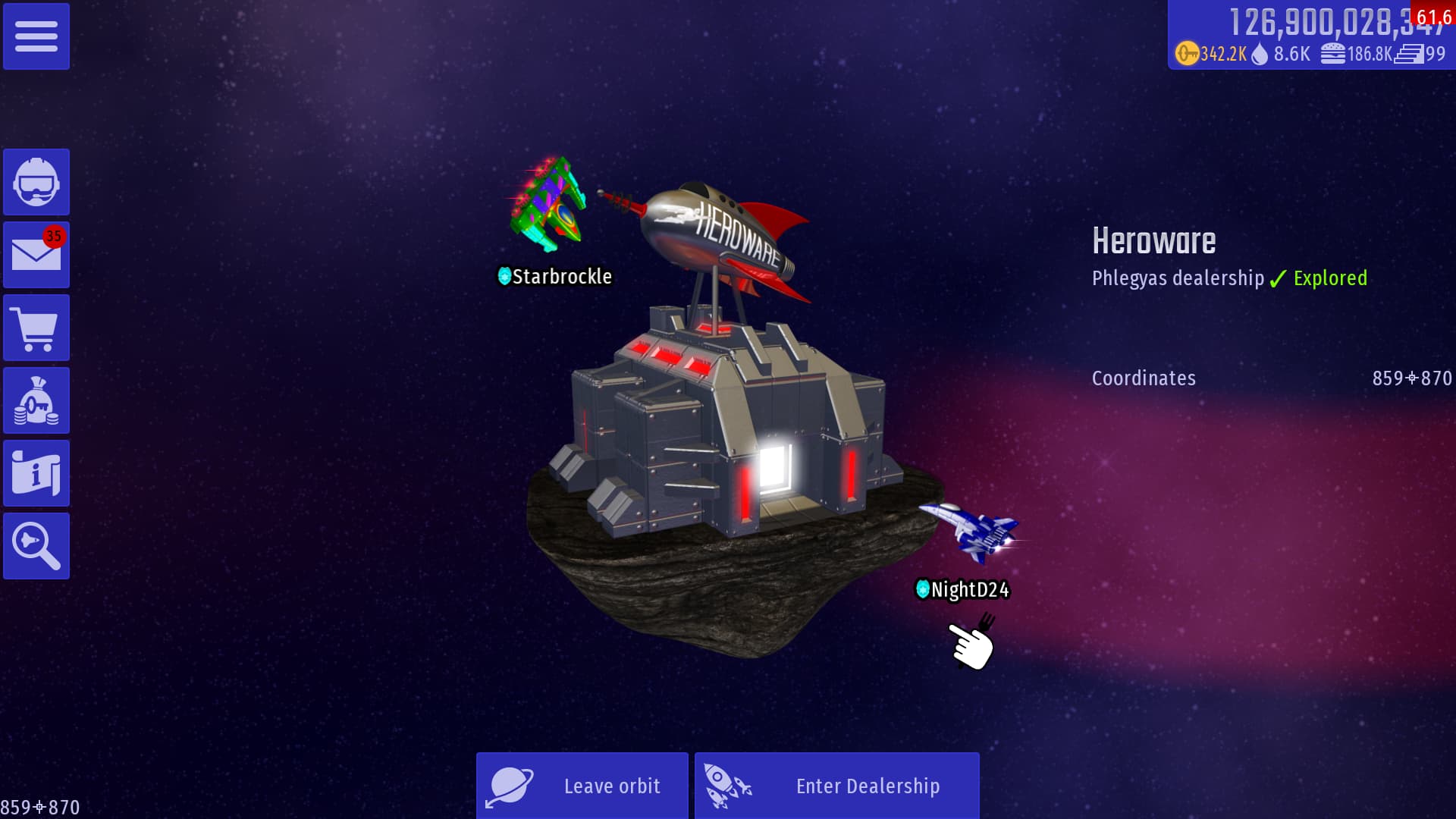
Task: Open the magnifying glass search tool
Action: tap(36, 546)
